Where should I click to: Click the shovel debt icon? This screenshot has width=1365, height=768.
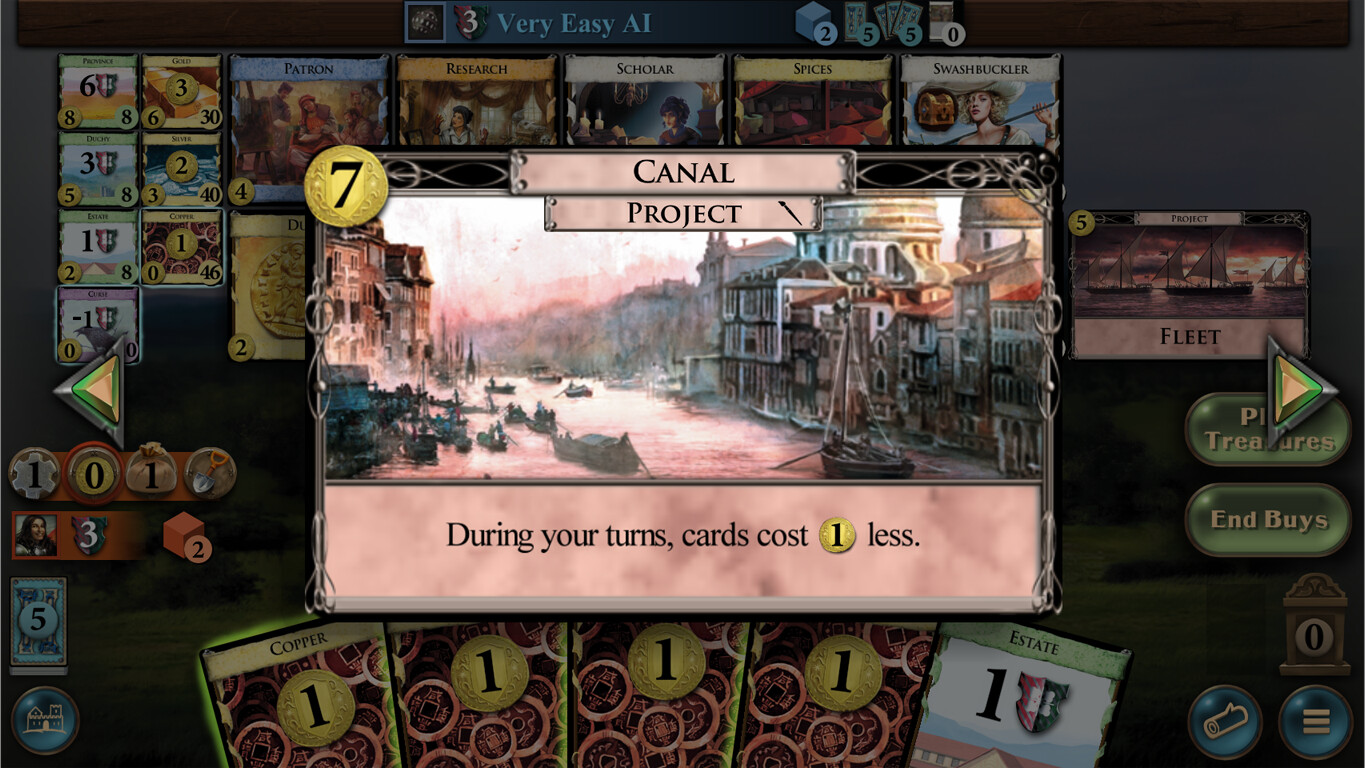click(208, 471)
